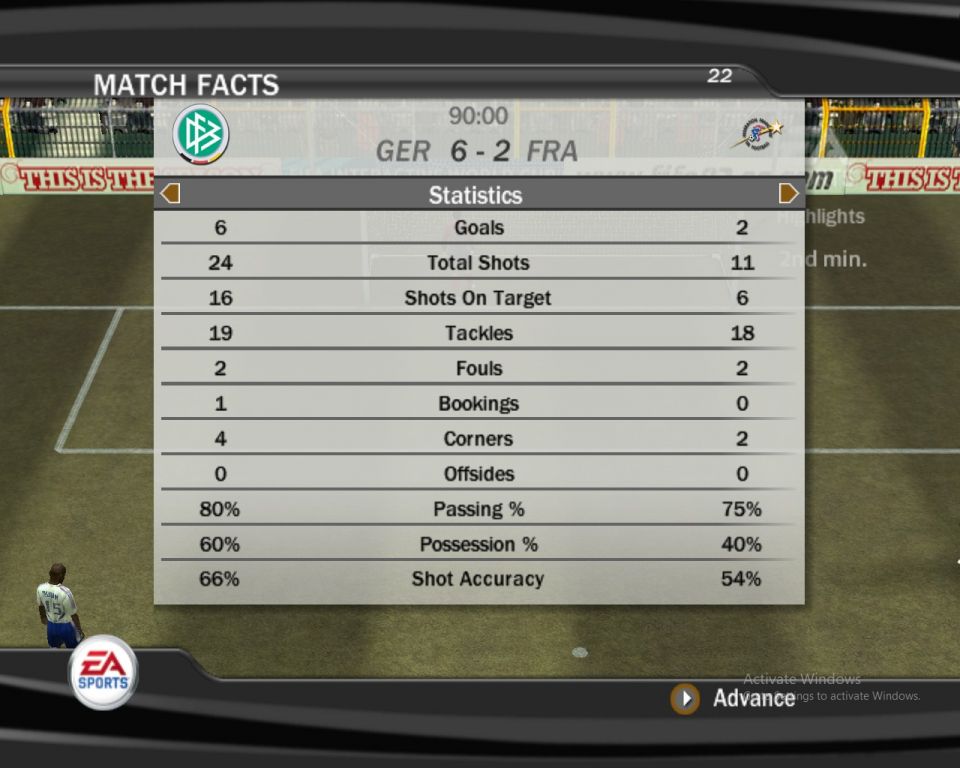The image size is (960, 768).
Task: Go to previous Statistics page arrow
Action: (x=170, y=193)
